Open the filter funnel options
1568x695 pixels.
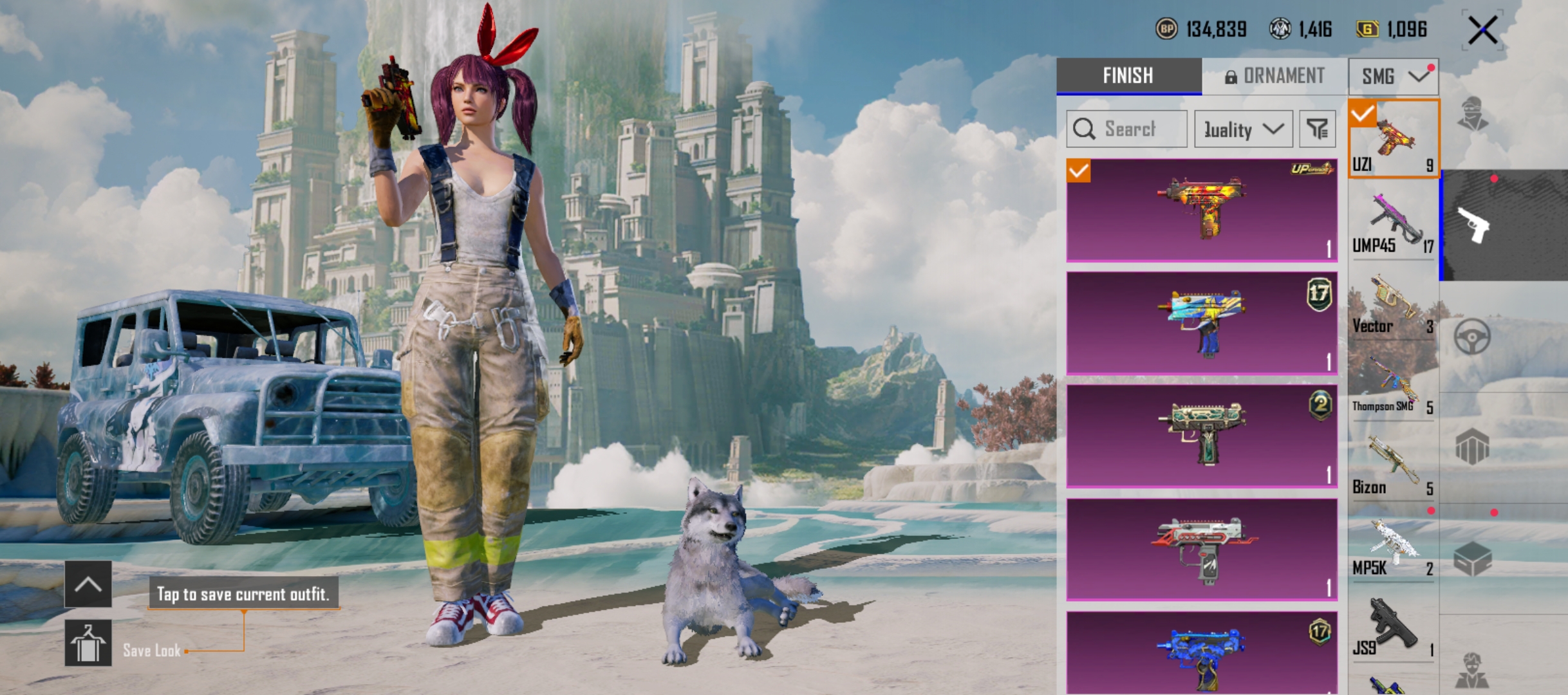coord(1317,129)
